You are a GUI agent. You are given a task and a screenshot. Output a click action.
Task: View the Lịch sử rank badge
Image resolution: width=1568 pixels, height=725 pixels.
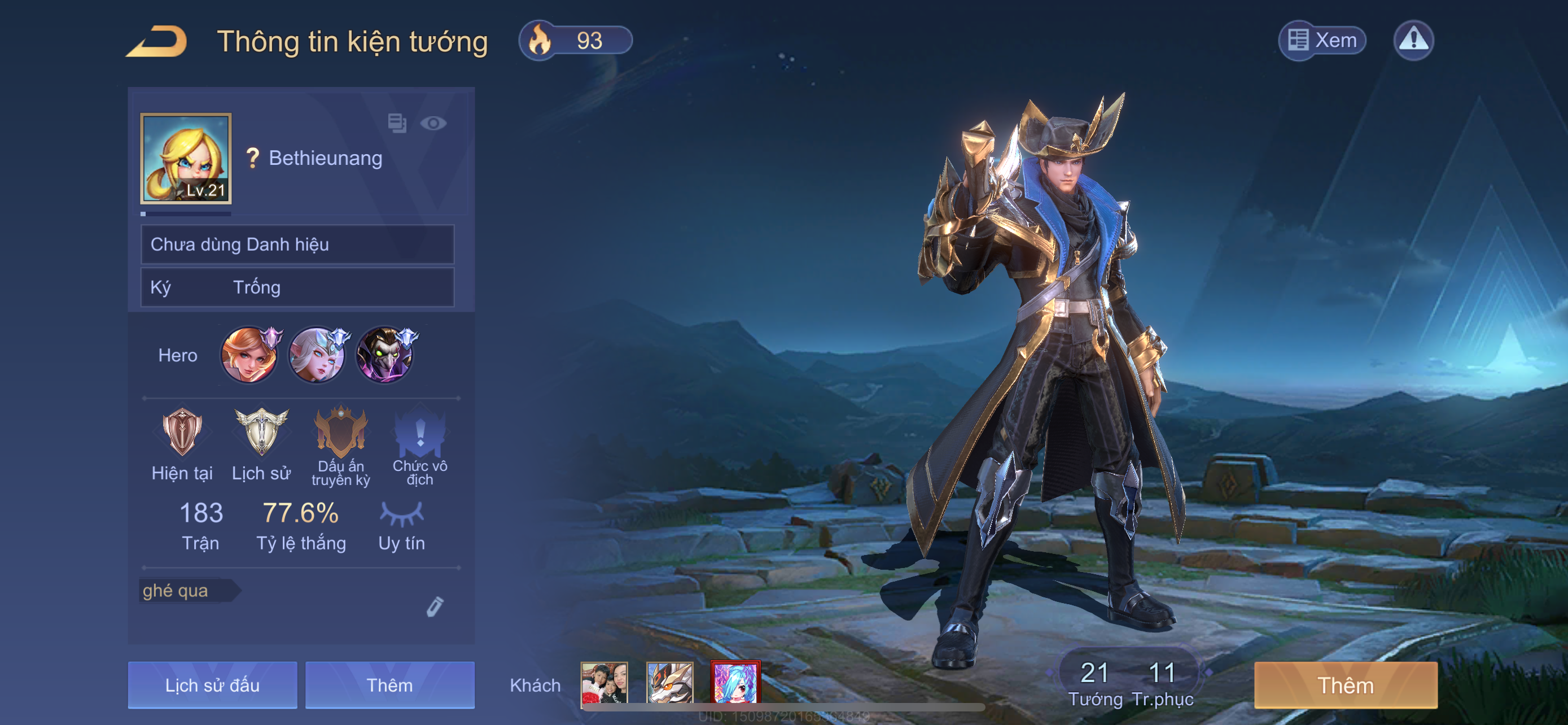click(x=261, y=433)
